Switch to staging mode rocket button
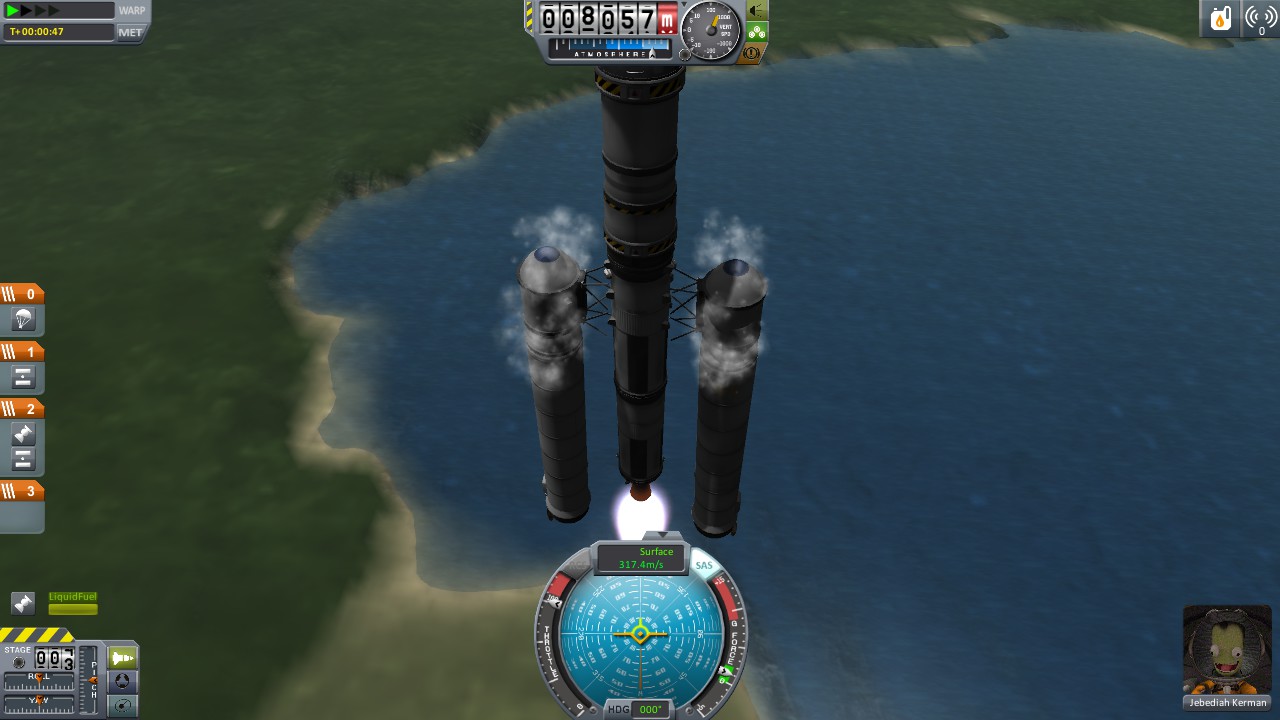This screenshot has width=1280, height=720. pyautogui.click(x=122, y=658)
